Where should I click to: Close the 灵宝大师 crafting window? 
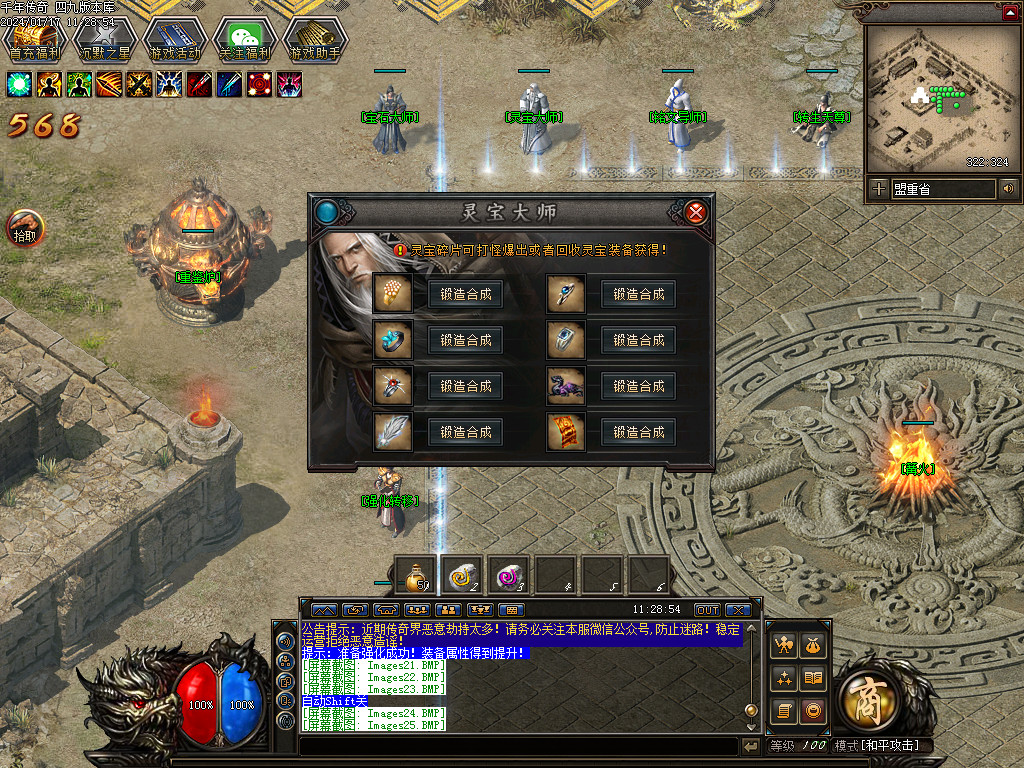697,212
